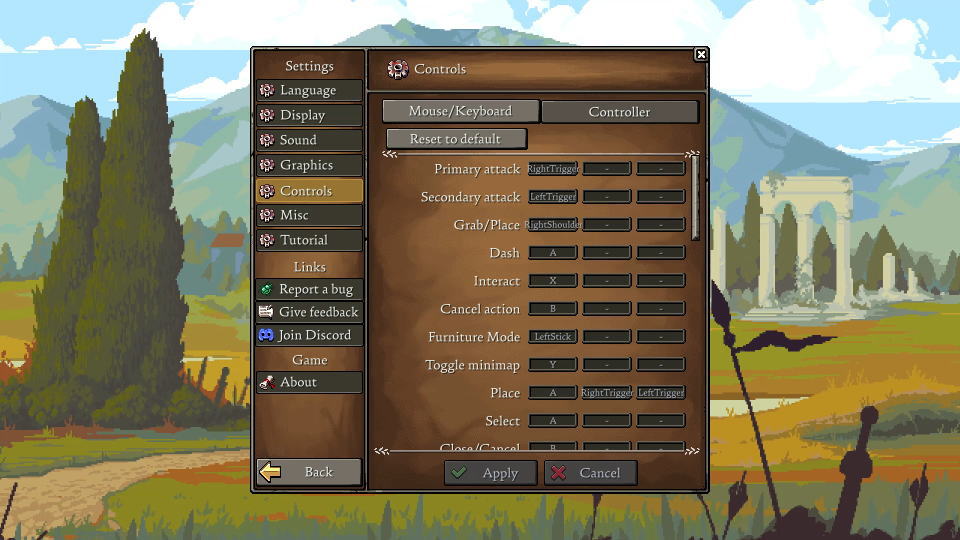The height and width of the screenshot is (540, 960).
Task: Reset controls to default
Action: click(456, 139)
